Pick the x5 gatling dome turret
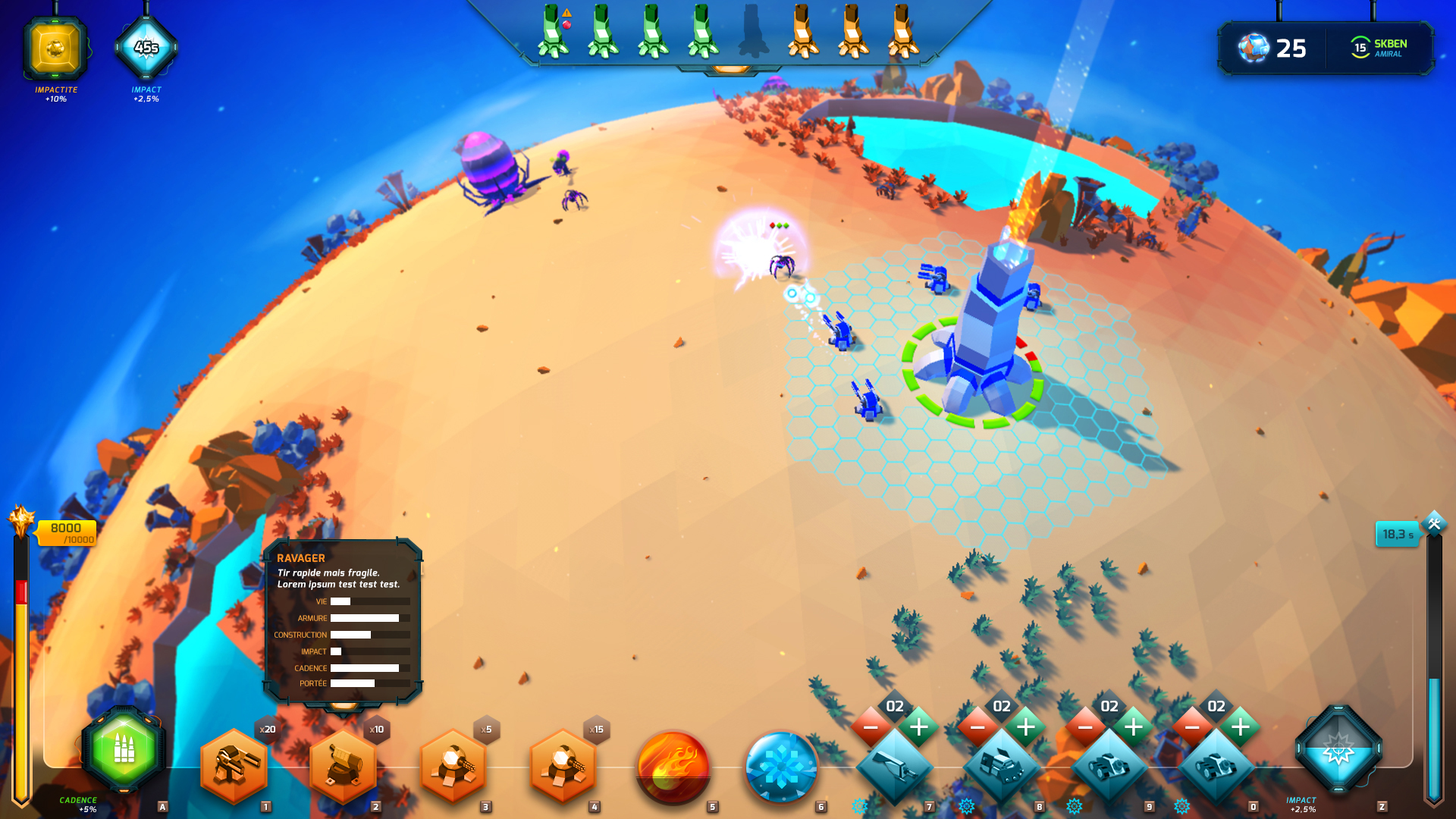1456x819 pixels. tap(453, 766)
